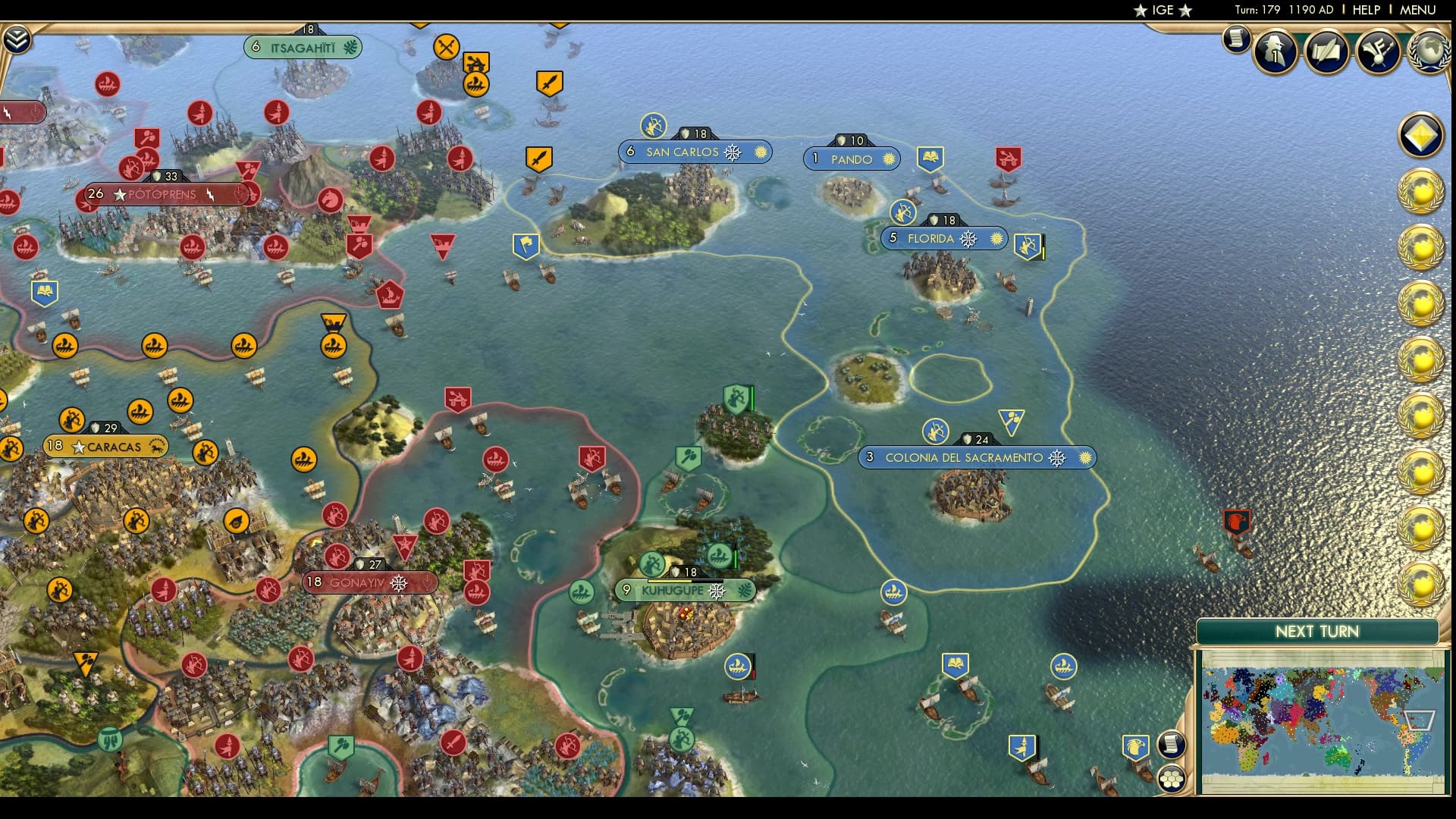Open the Cultural overview icon
The width and height of the screenshot is (1456, 819).
click(x=1378, y=52)
